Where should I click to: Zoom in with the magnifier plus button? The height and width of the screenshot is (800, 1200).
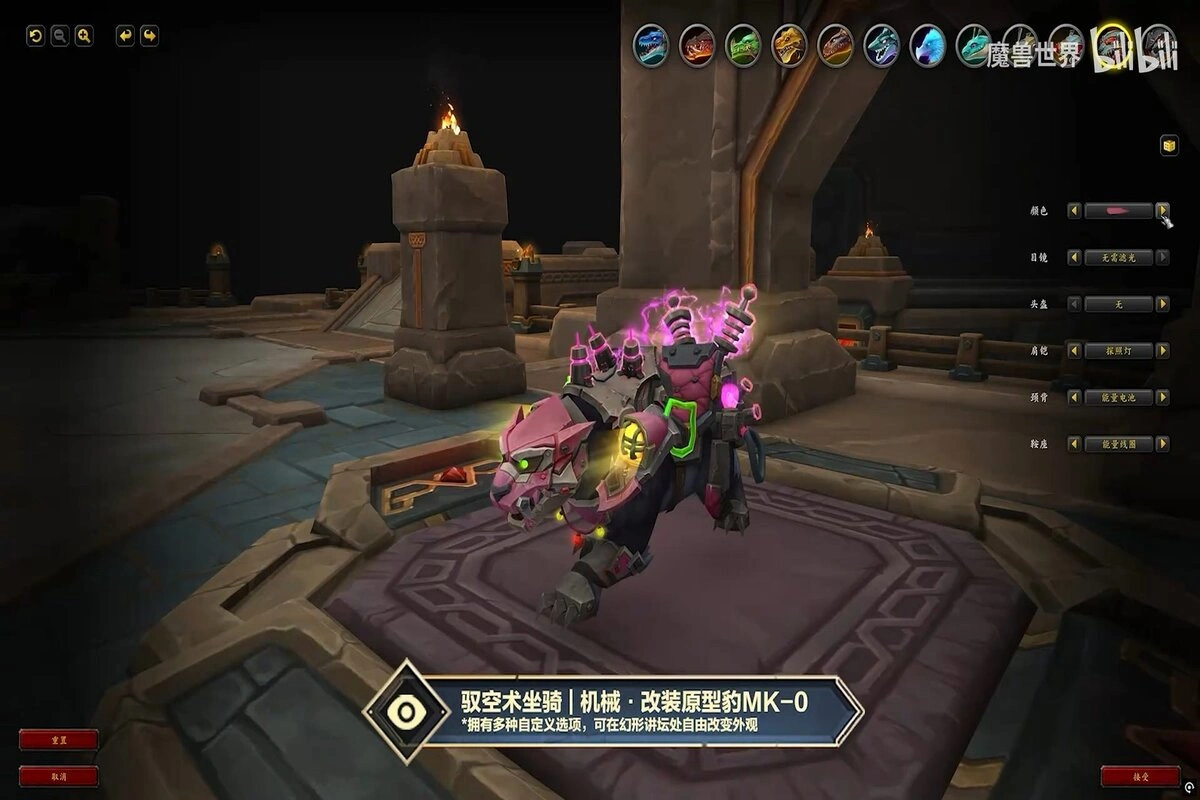pyautogui.click(x=84, y=36)
